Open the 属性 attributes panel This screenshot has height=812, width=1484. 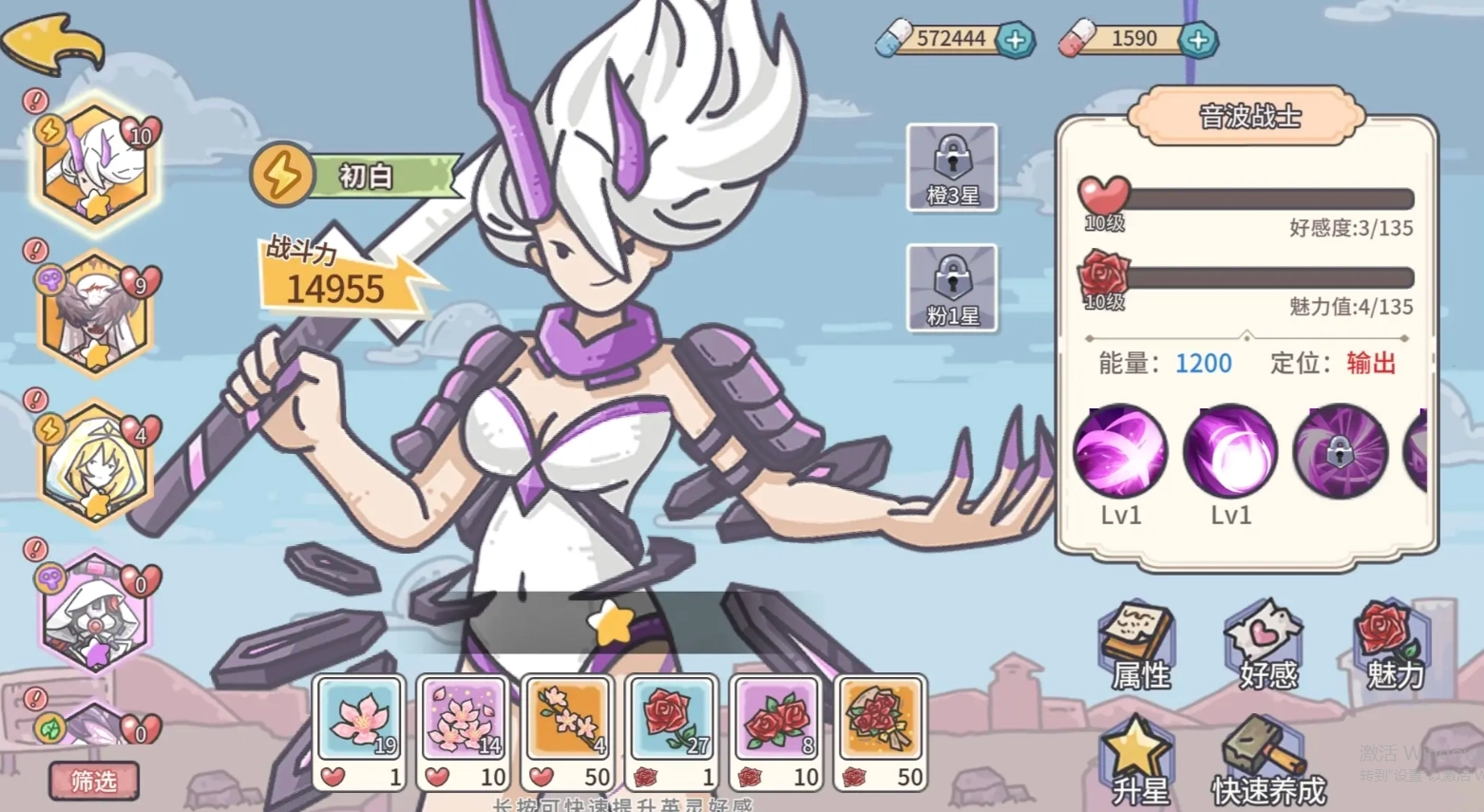[x=1140, y=648]
